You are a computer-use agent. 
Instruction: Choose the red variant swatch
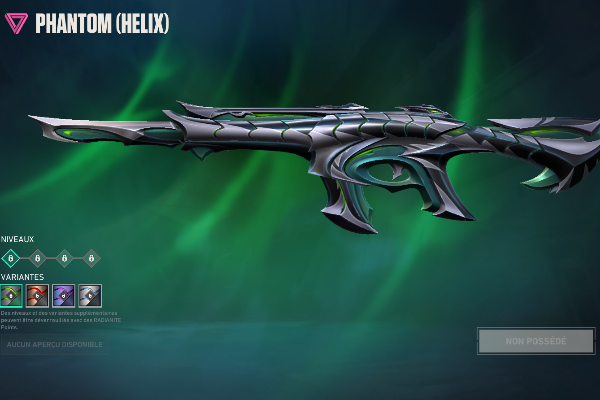[x=37, y=295]
